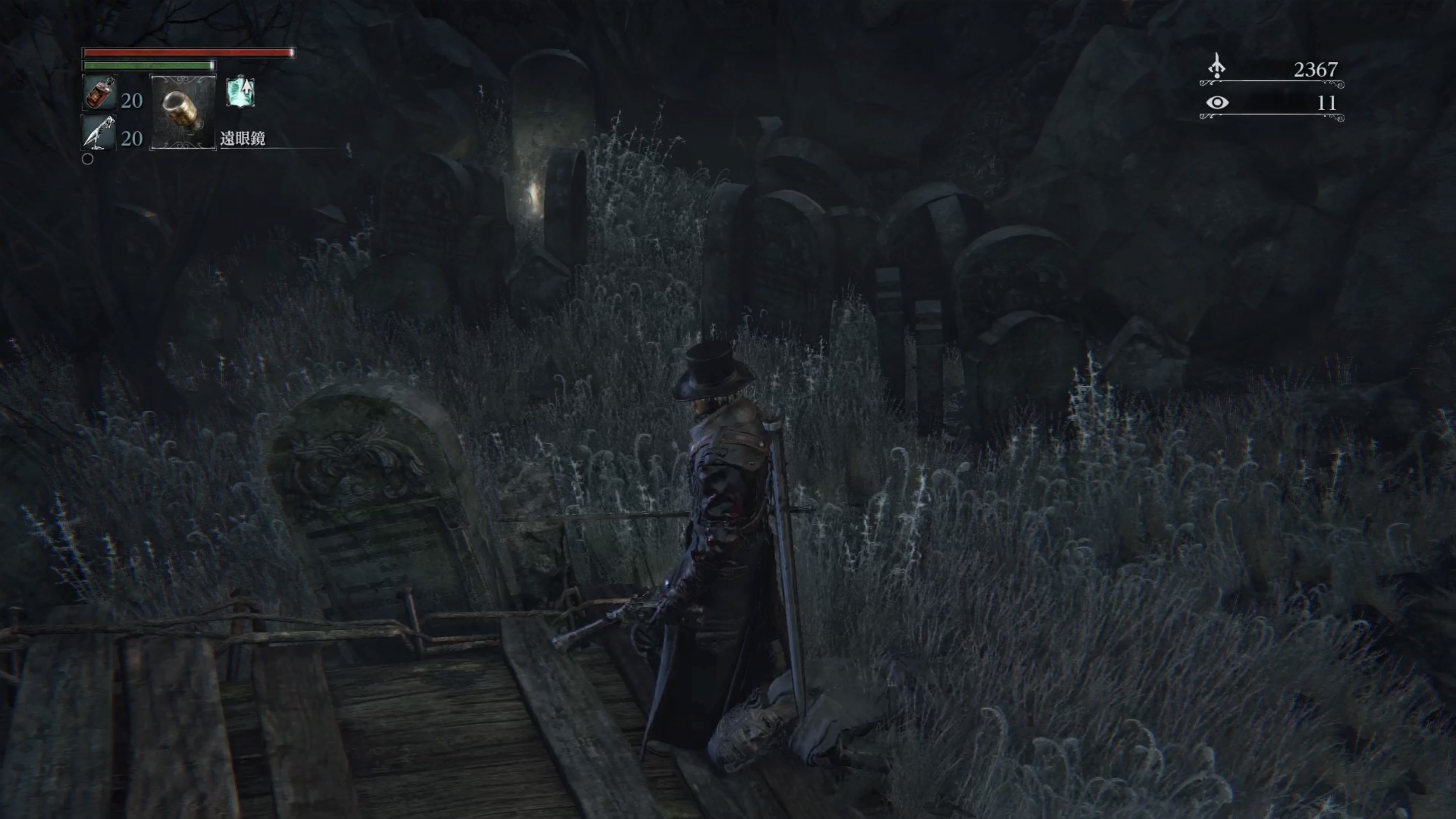Use the monocular quick item slot
The height and width of the screenshot is (819, 1456).
[x=182, y=112]
